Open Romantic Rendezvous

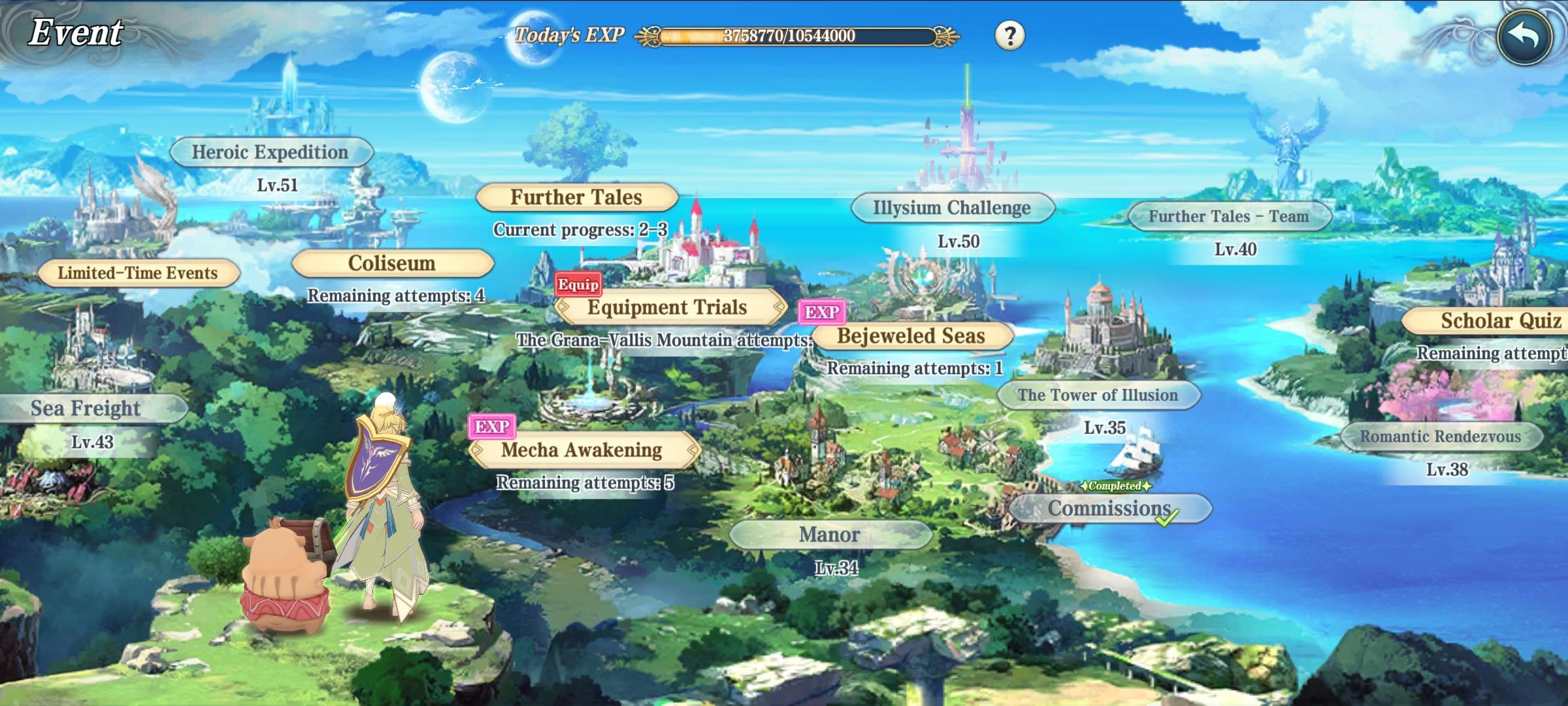pos(1441,437)
